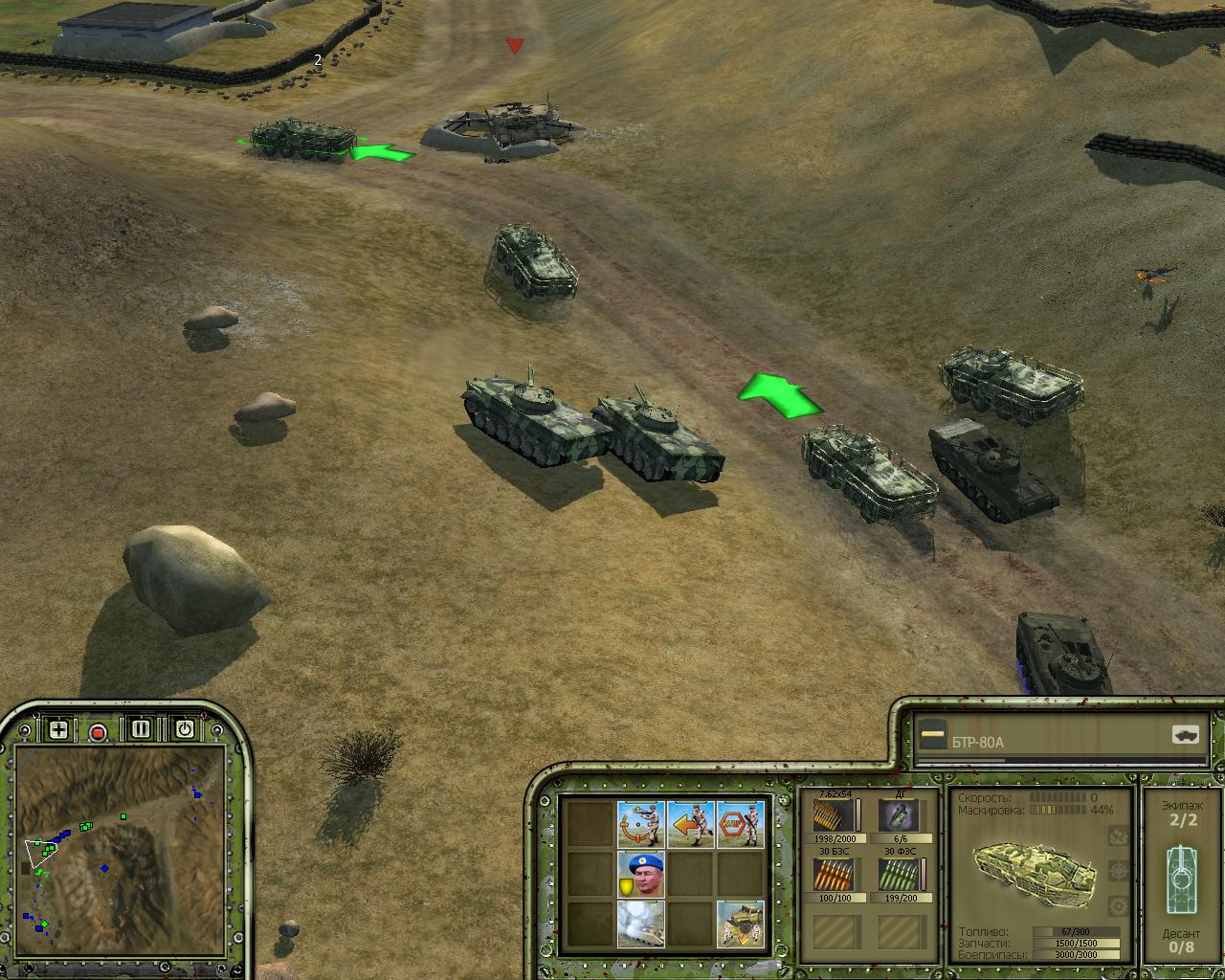Pause the game with the pause button

click(142, 729)
